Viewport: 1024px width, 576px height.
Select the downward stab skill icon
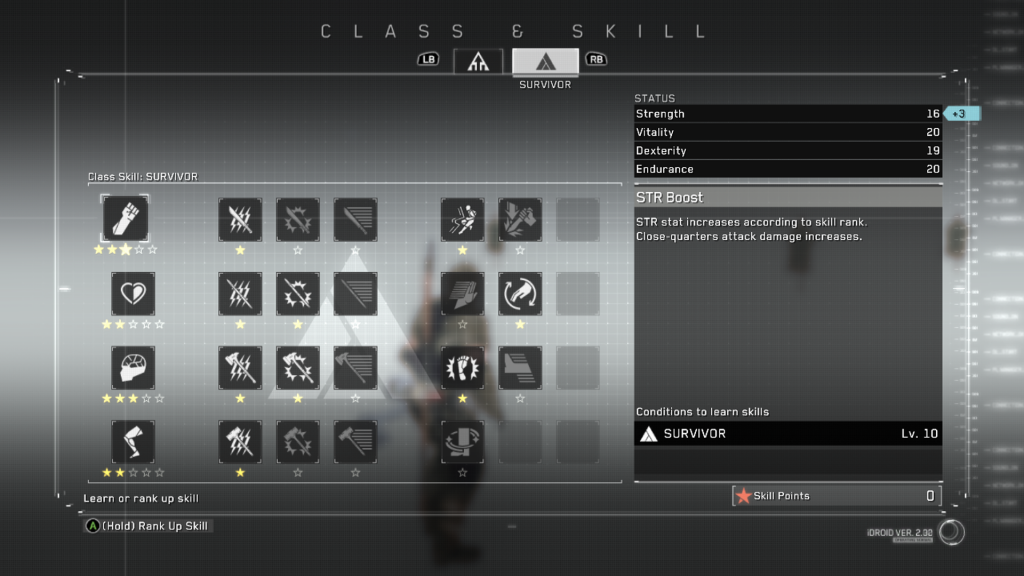[x=520, y=219]
